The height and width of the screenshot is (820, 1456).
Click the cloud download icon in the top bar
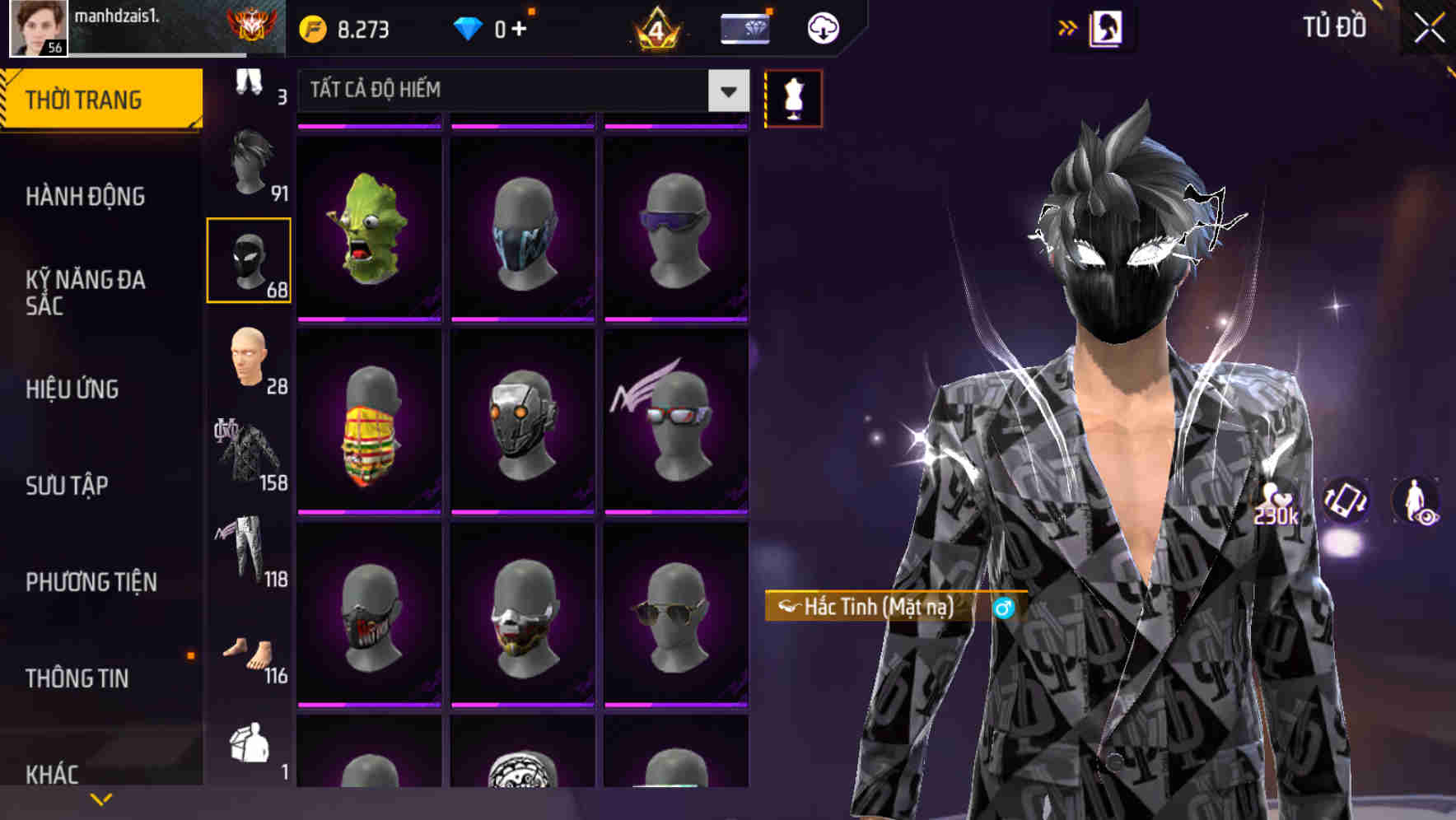pos(823,27)
